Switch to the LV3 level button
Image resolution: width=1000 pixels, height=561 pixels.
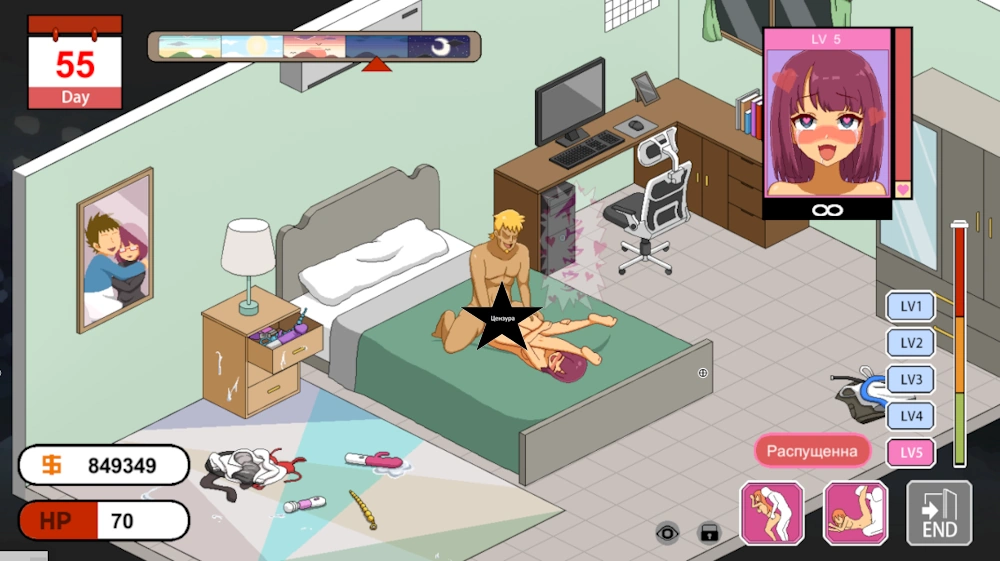pyautogui.click(x=911, y=379)
